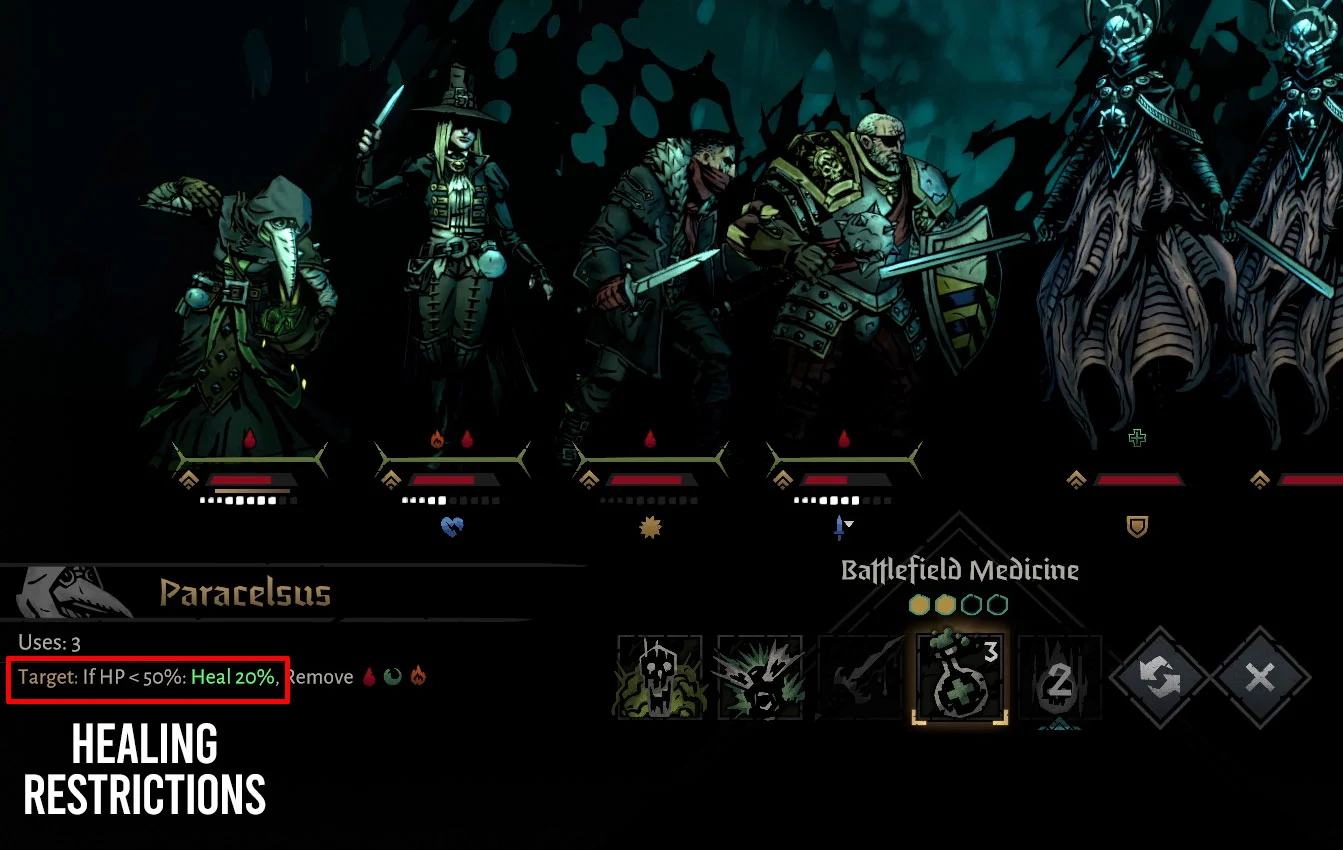Viewport: 1343px width, 850px height.
Task: Click the swap arrows diamond button
Action: [x=1160, y=677]
